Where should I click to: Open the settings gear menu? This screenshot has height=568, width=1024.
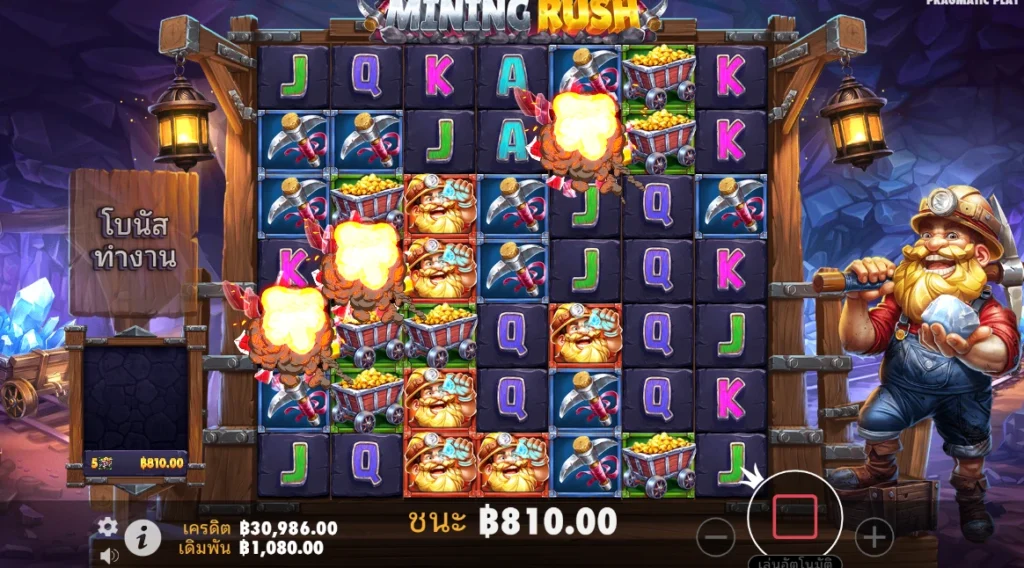107,527
